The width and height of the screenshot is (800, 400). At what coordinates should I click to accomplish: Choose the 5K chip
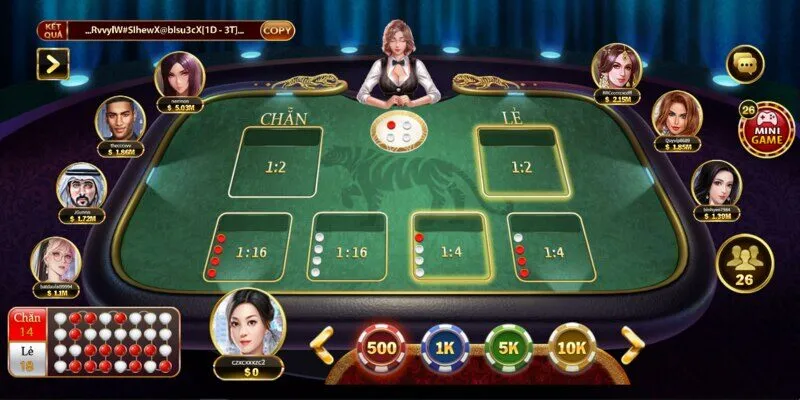(x=509, y=347)
